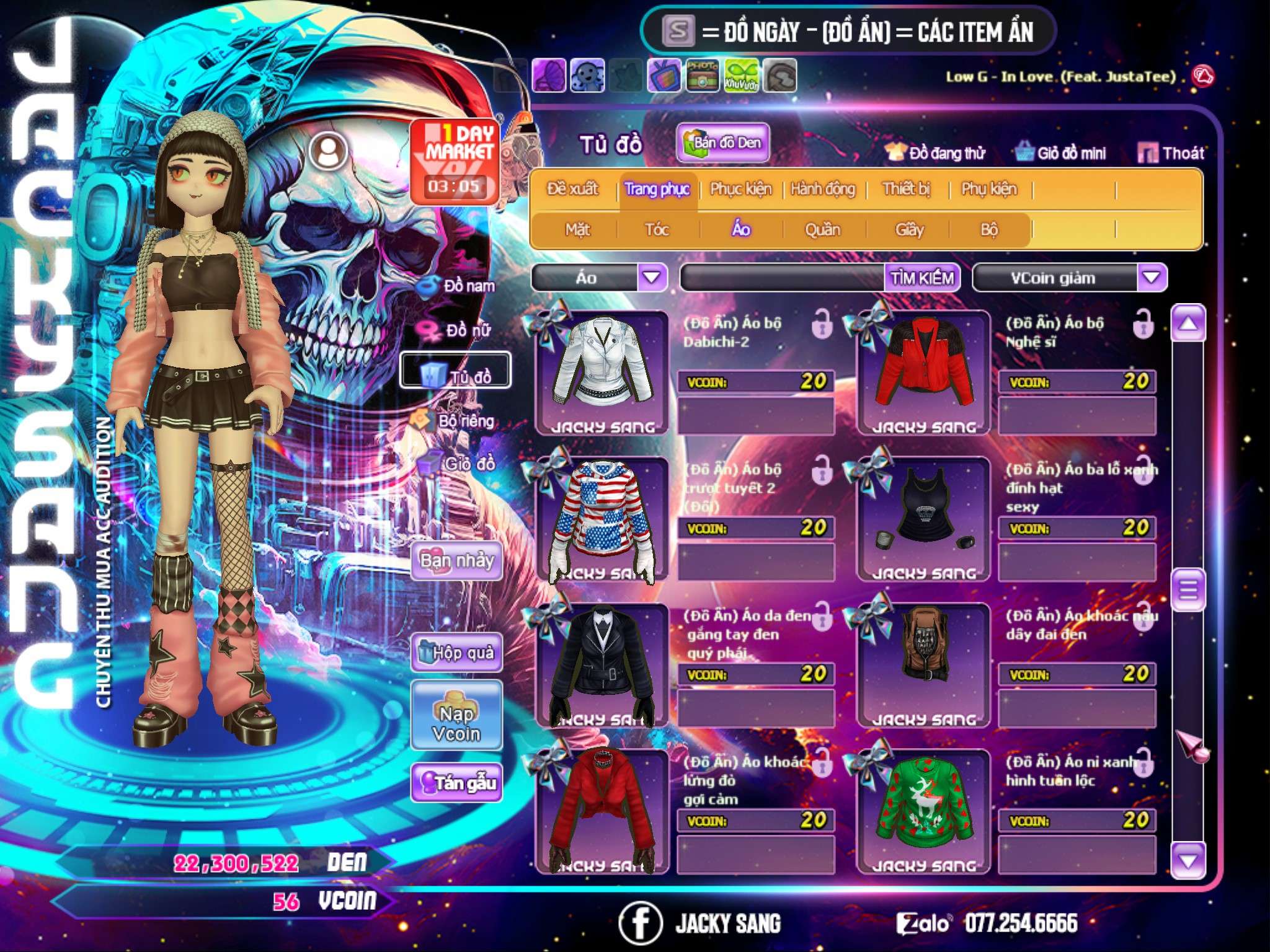Open the Đề xuất tab

[572, 188]
